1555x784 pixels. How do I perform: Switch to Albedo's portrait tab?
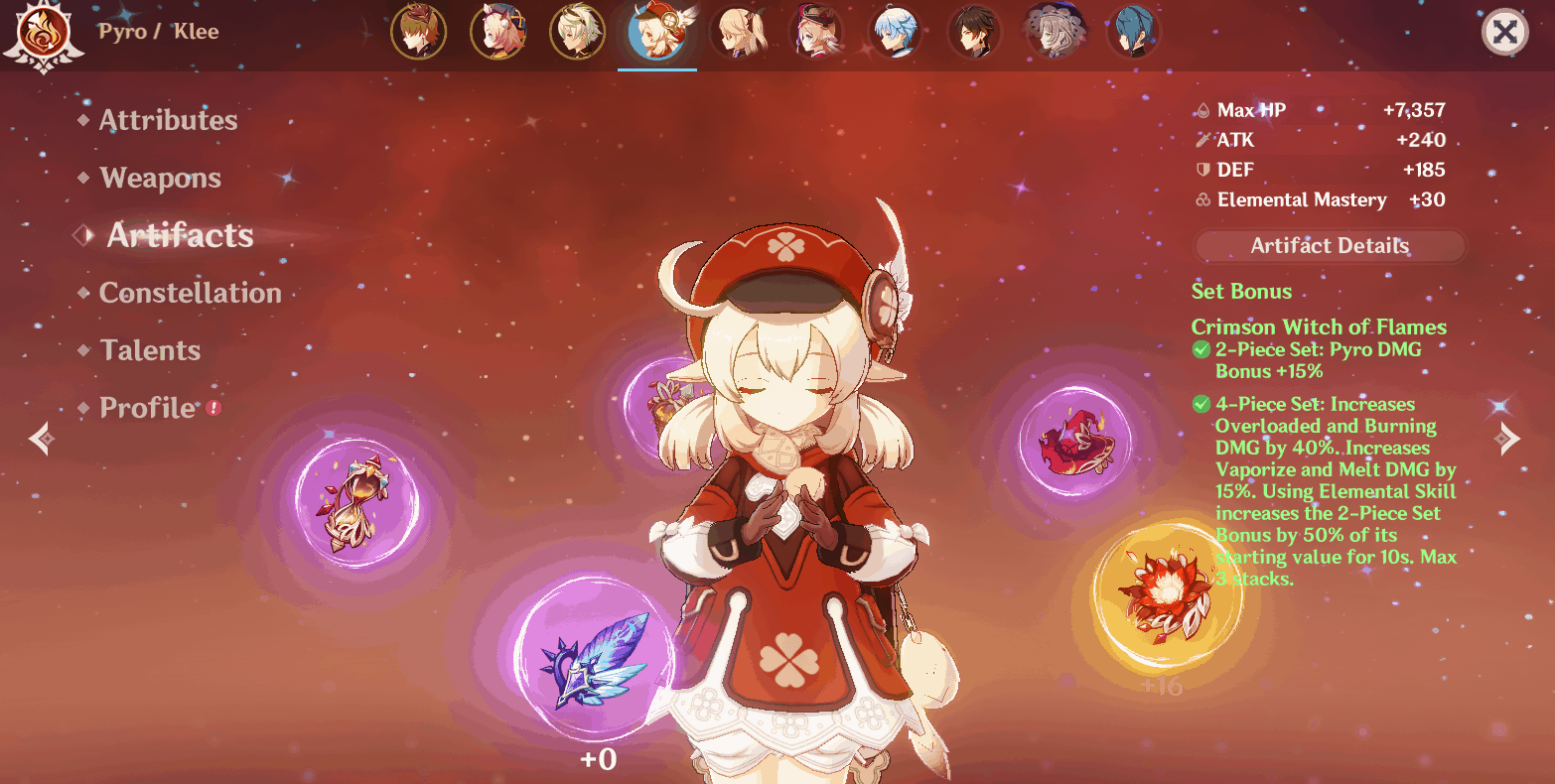578,32
